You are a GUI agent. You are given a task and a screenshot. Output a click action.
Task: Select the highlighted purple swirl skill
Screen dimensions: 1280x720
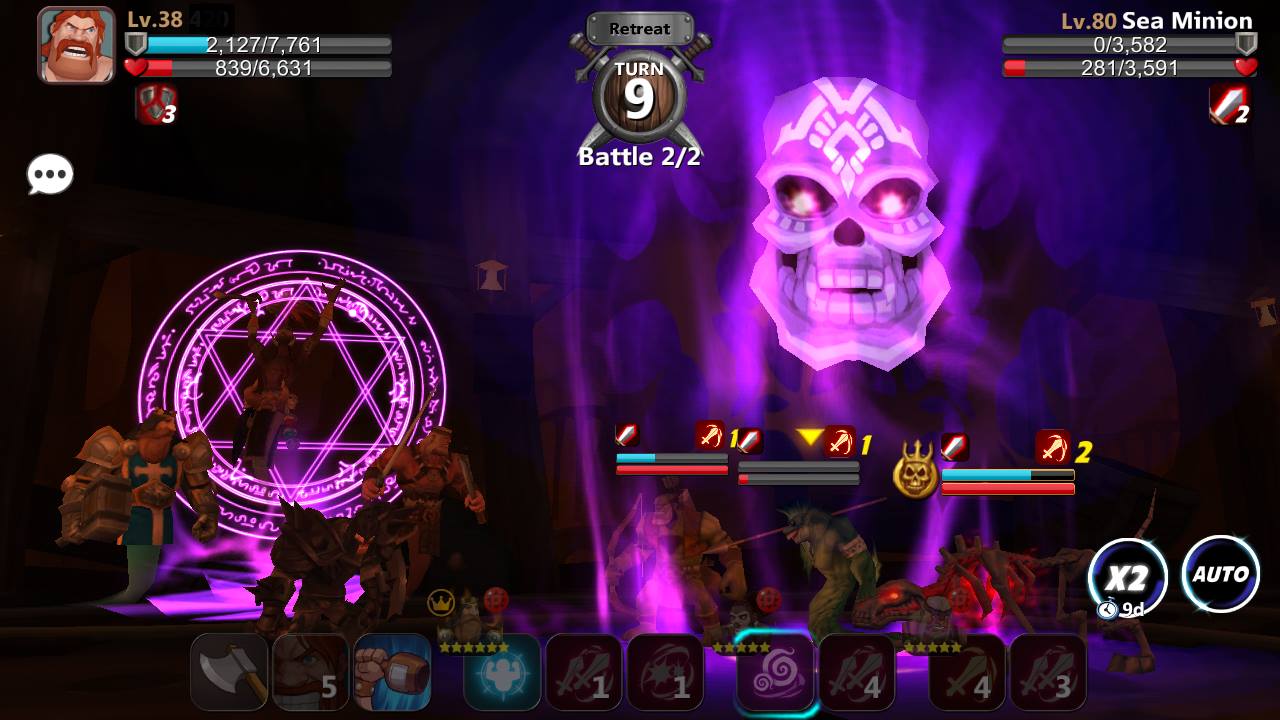coord(775,672)
